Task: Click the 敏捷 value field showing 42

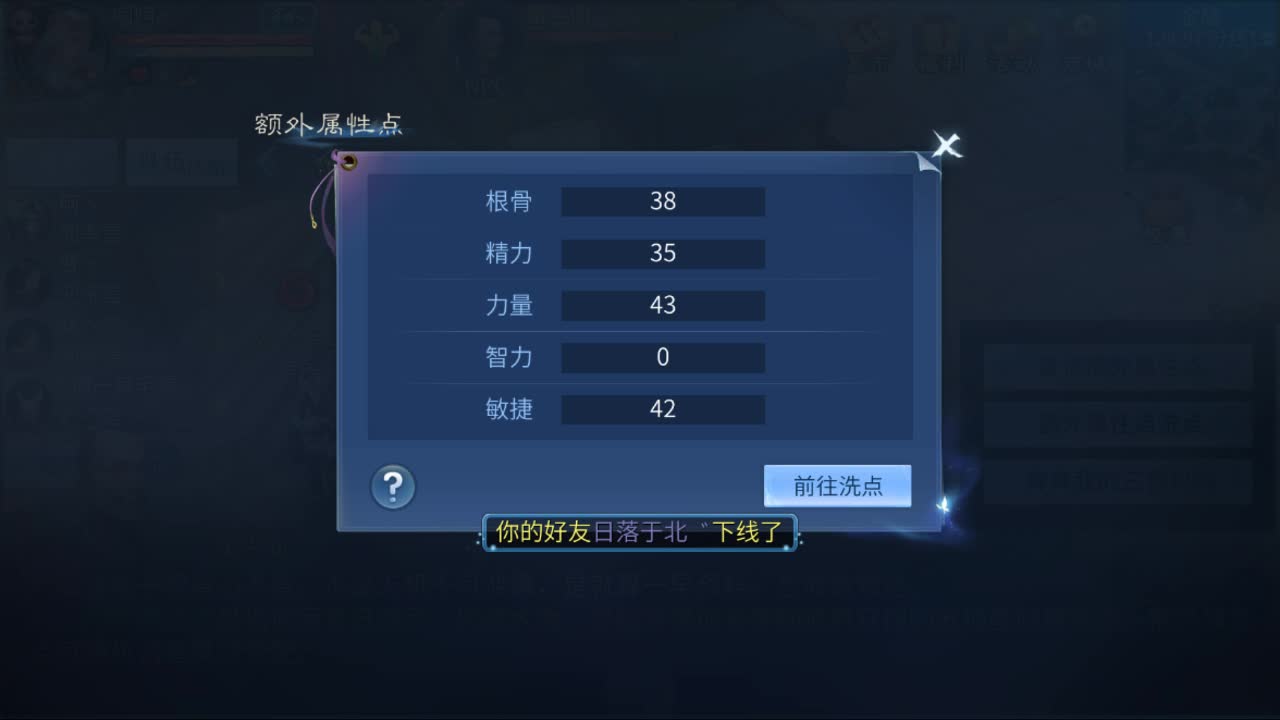Action: click(x=663, y=409)
